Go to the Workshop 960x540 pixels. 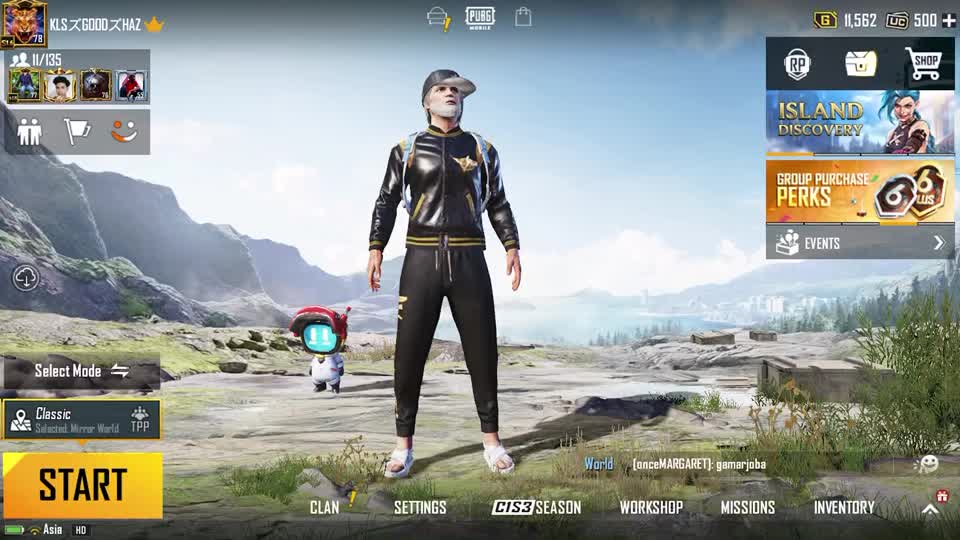(x=651, y=507)
